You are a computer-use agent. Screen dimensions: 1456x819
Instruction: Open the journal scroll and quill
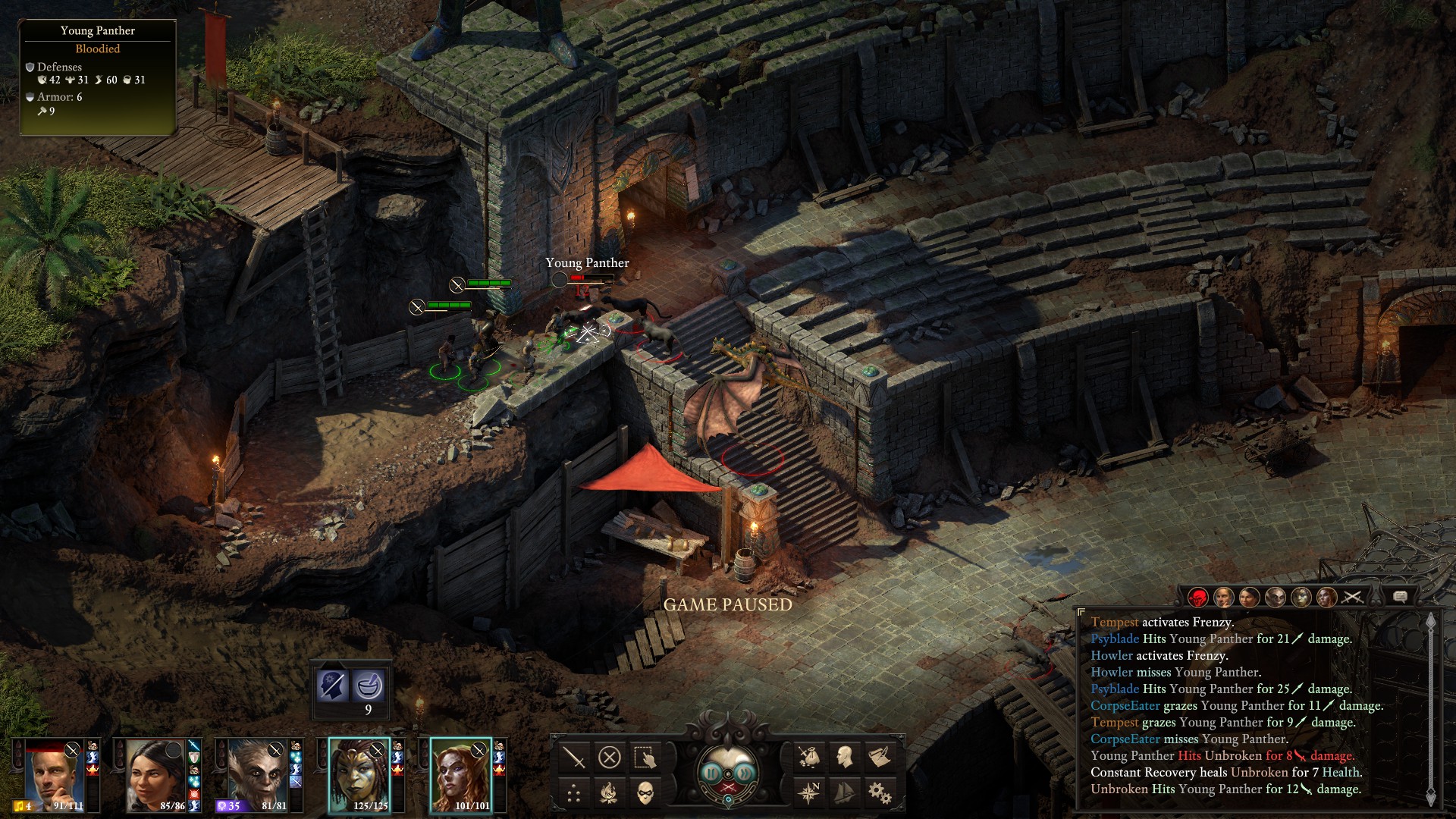coord(880,757)
